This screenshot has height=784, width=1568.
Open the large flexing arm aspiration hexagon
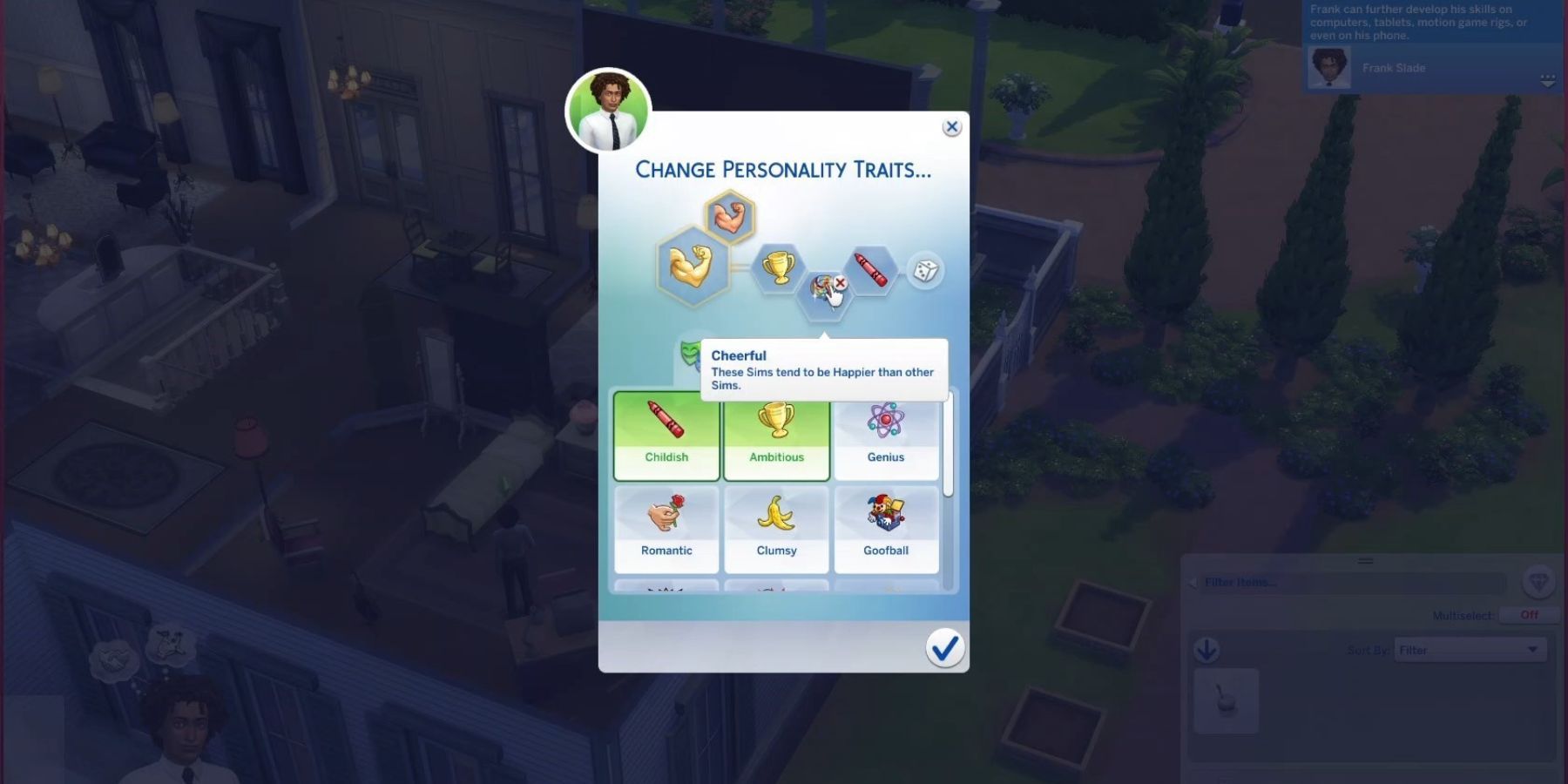click(x=692, y=265)
